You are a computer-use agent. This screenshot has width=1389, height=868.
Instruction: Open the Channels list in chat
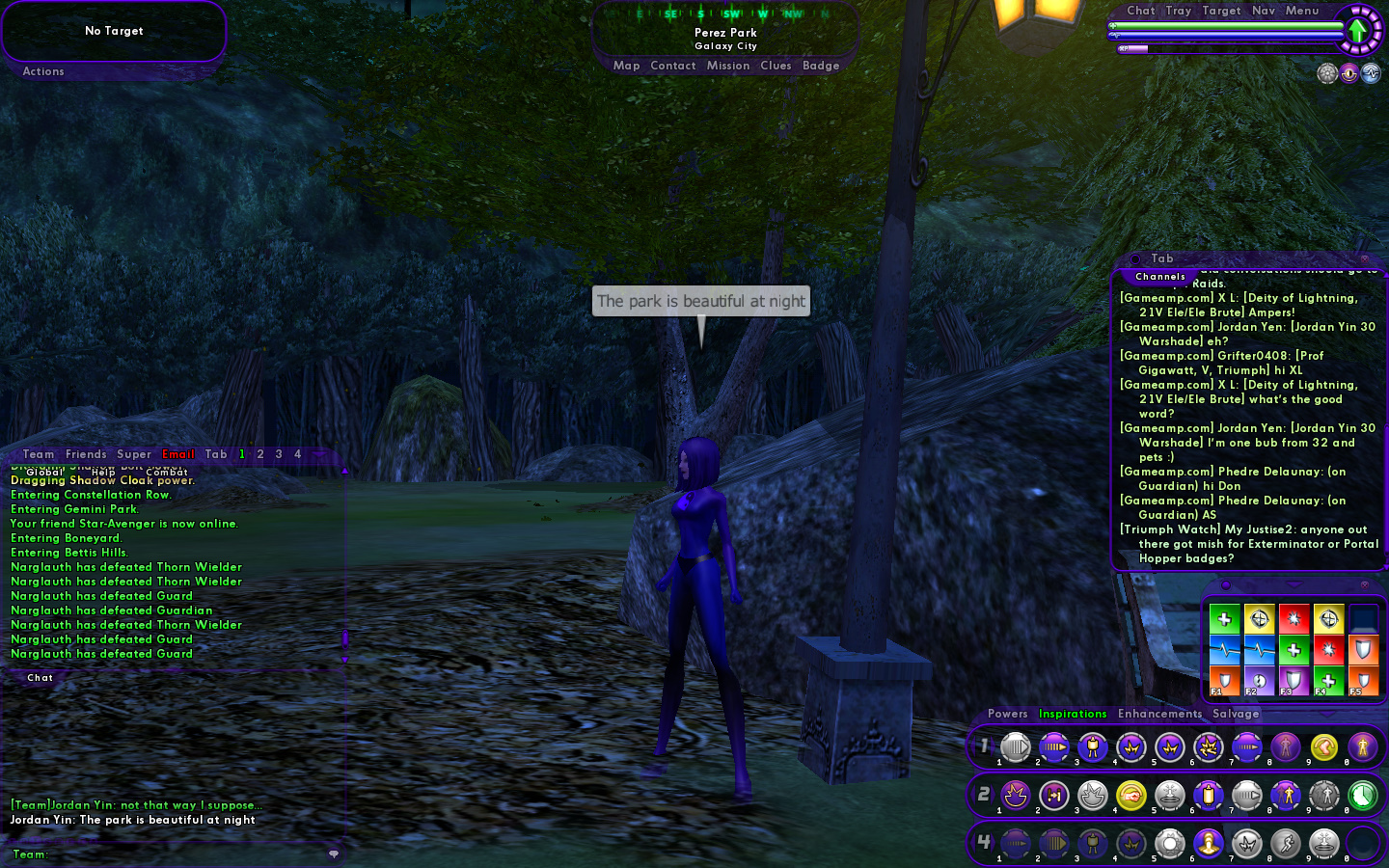1160,277
